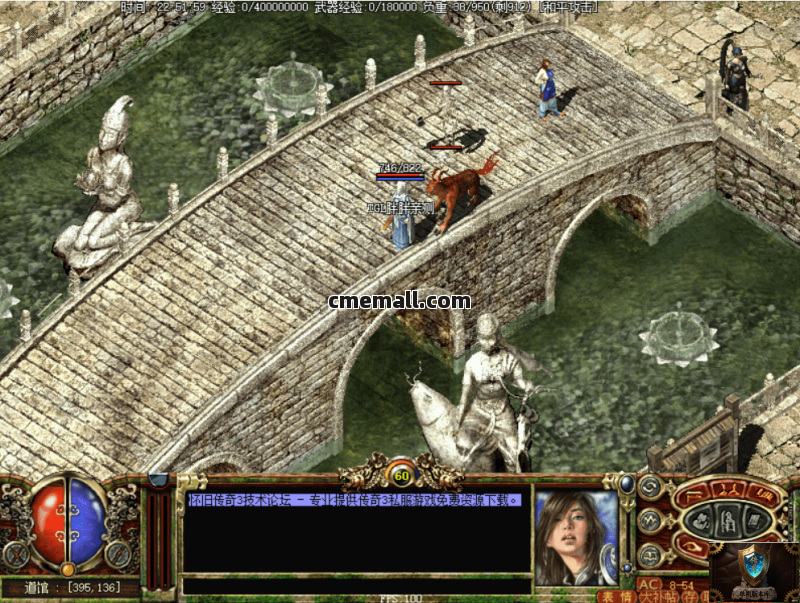This screenshot has height=603, width=800.
Task: Click the 大补帖 button
Action: (x=655, y=596)
